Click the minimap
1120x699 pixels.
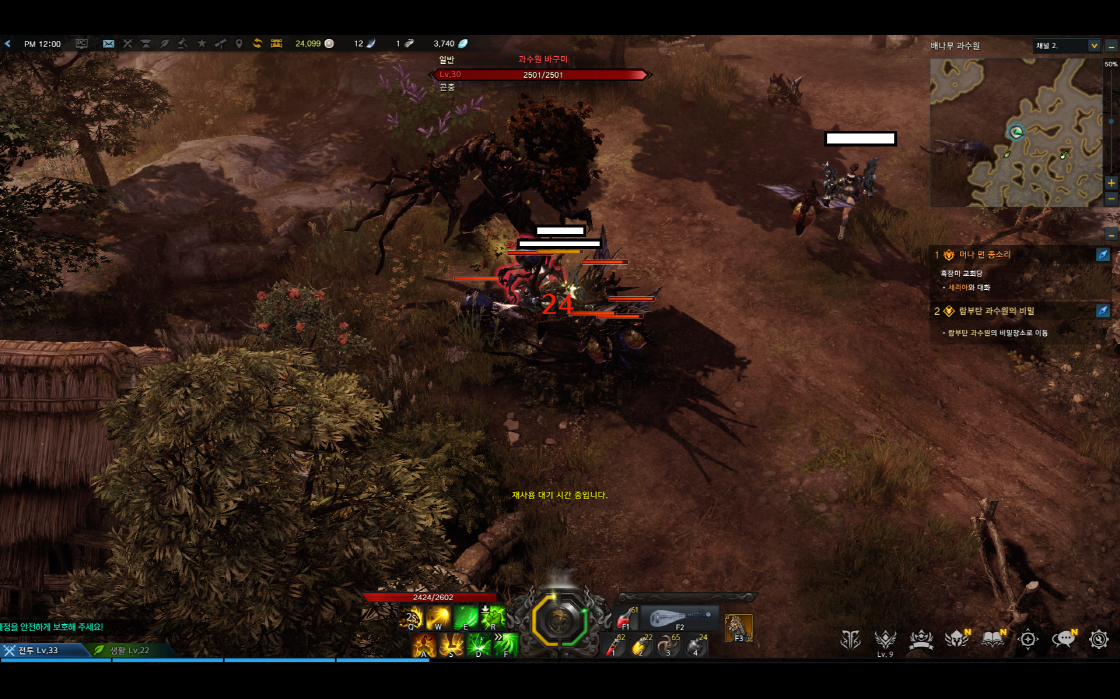[x=1015, y=130]
